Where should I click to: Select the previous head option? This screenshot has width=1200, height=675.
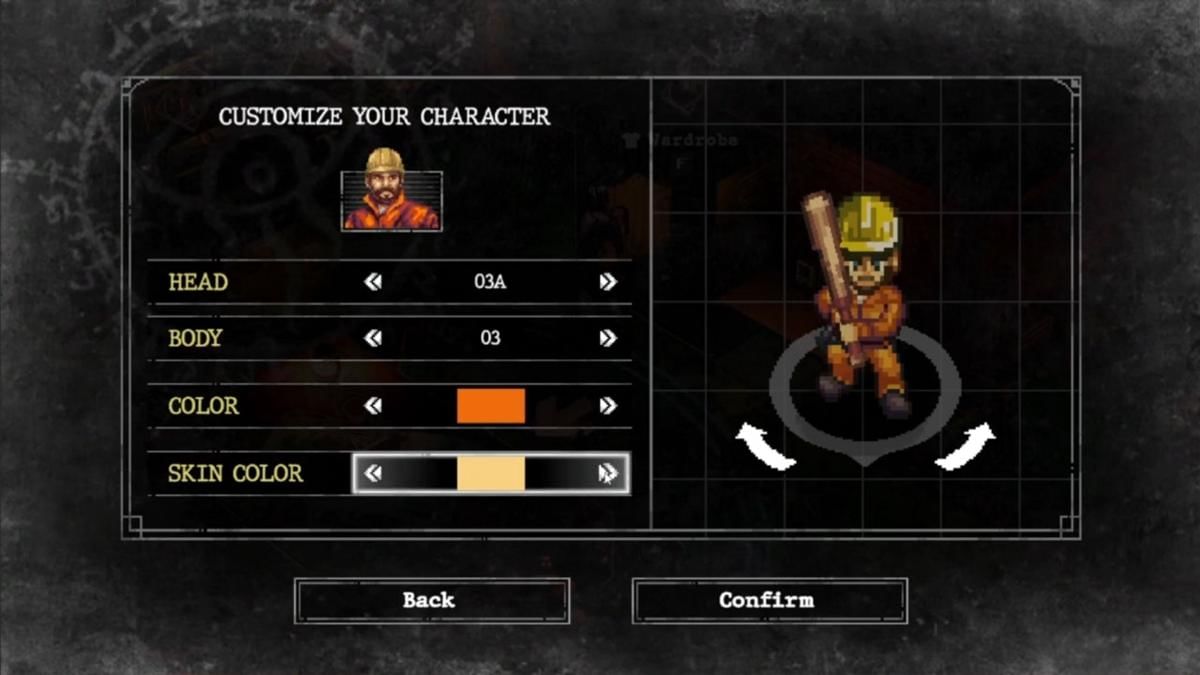[373, 282]
